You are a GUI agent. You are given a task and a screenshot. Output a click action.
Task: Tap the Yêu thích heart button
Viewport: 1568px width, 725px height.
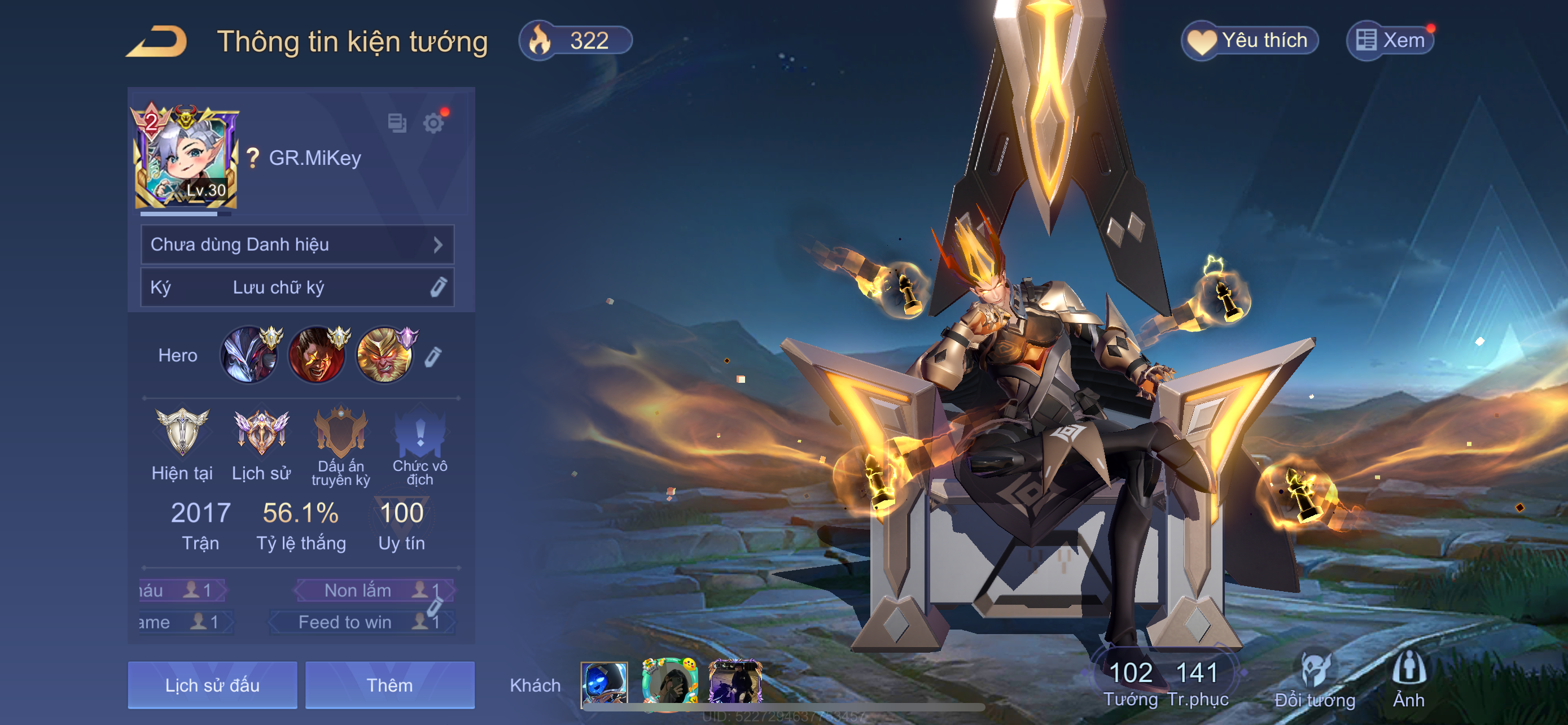pos(1250,41)
